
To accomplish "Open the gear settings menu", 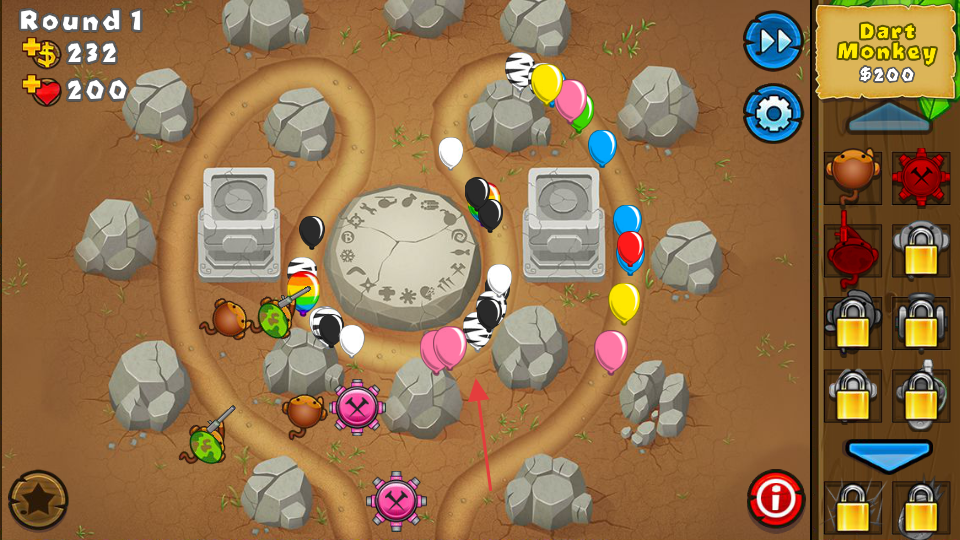I will (773, 114).
